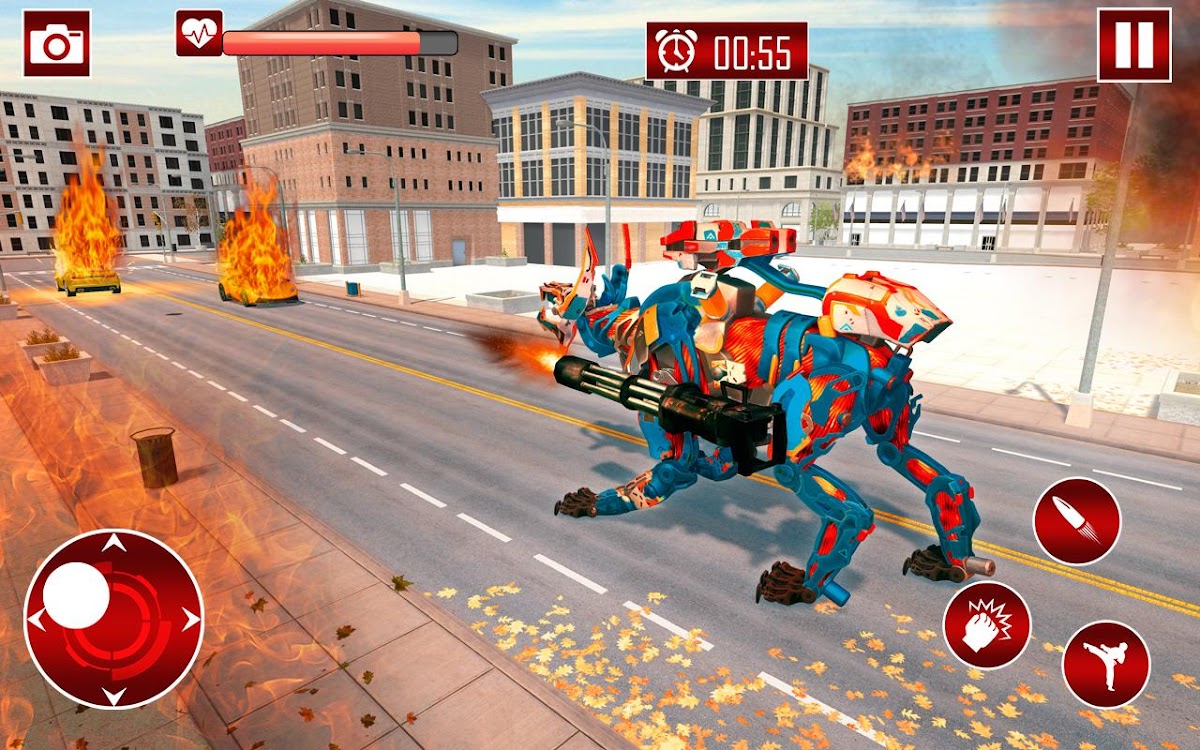The image size is (1200, 750).
Task: Activate the fist punch attack
Action: (x=987, y=625)
